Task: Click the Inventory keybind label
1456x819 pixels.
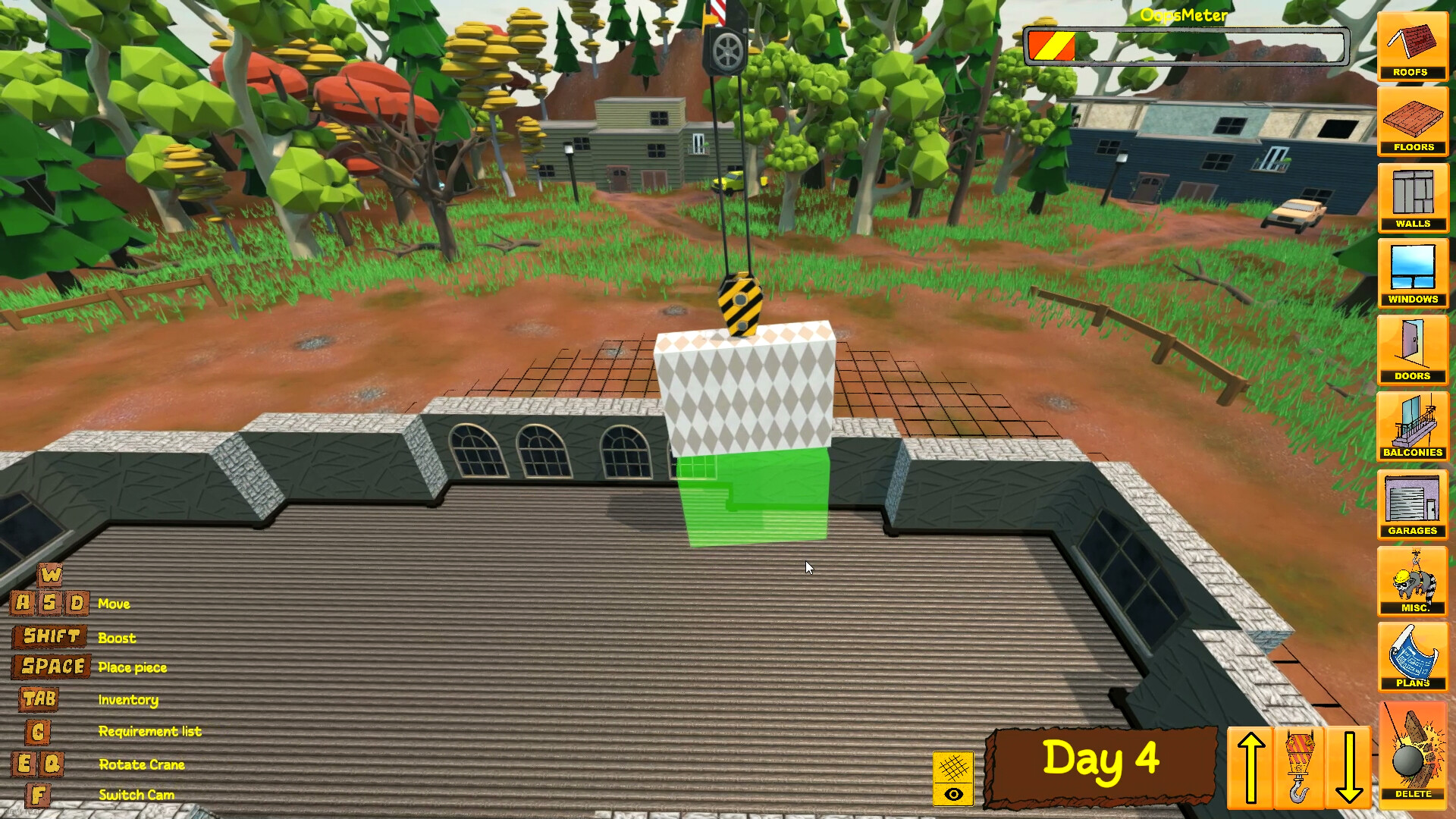Action: pos(127,700)
